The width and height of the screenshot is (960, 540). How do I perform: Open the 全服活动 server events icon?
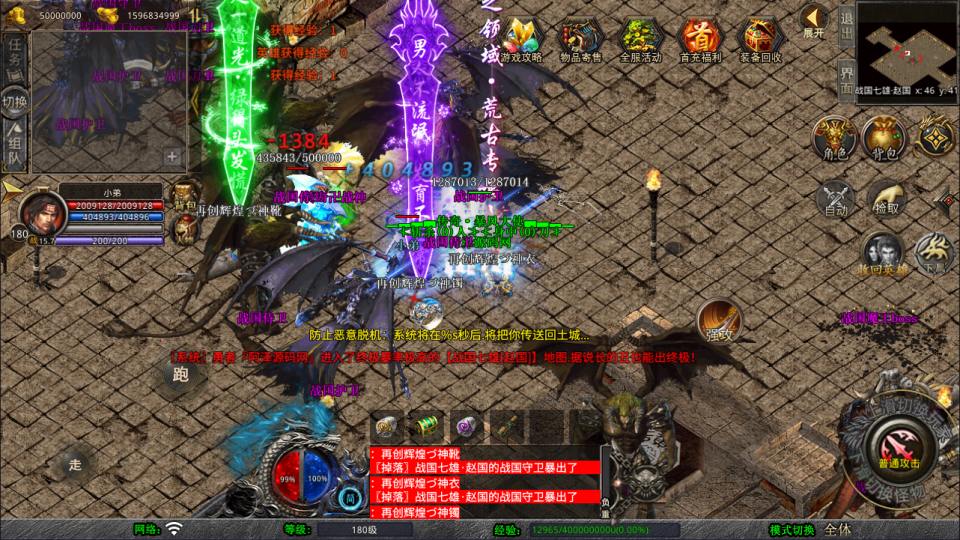[640, 39]
